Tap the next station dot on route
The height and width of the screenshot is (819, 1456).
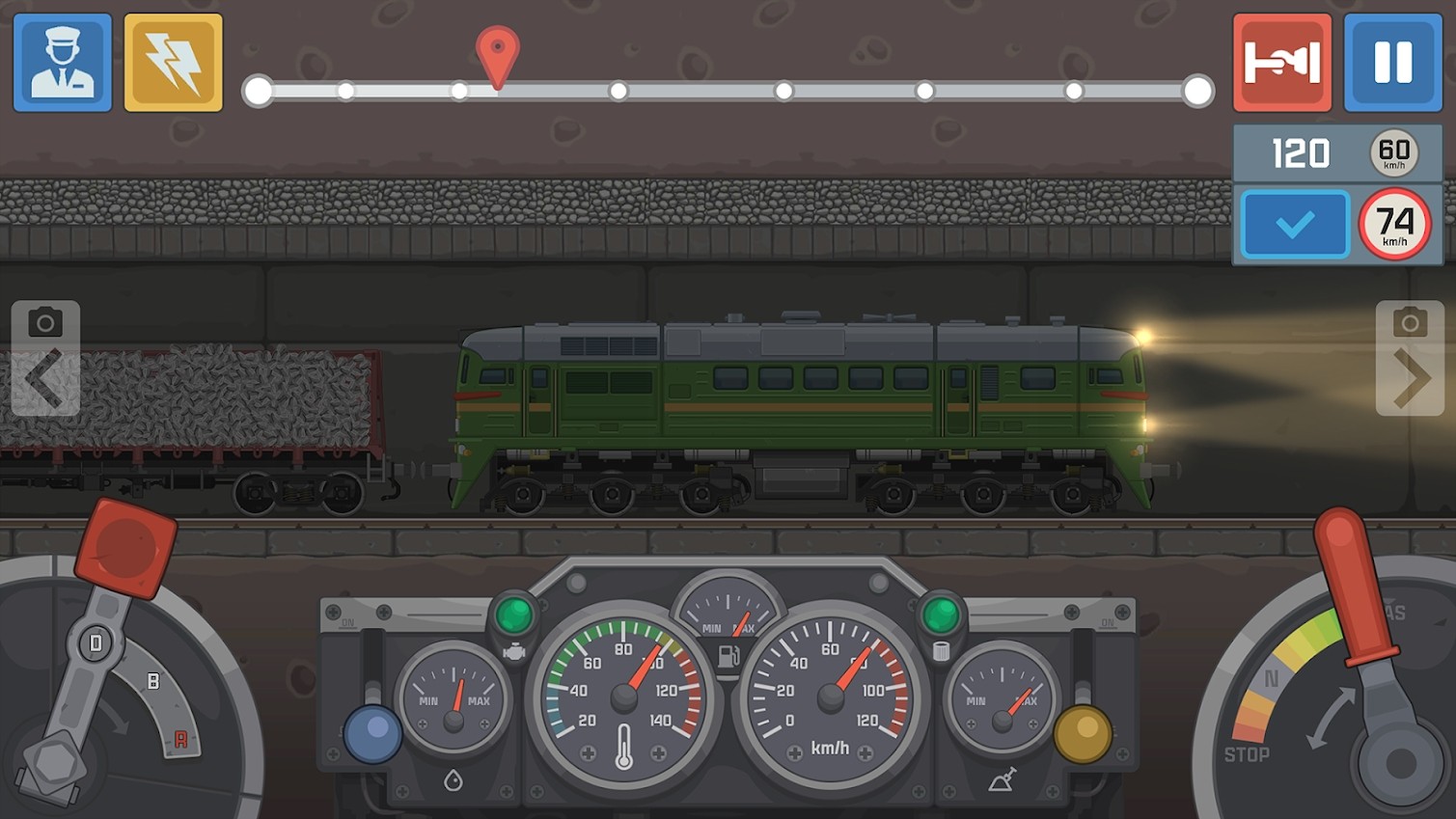pyautogui.click(x=618, y=92)
